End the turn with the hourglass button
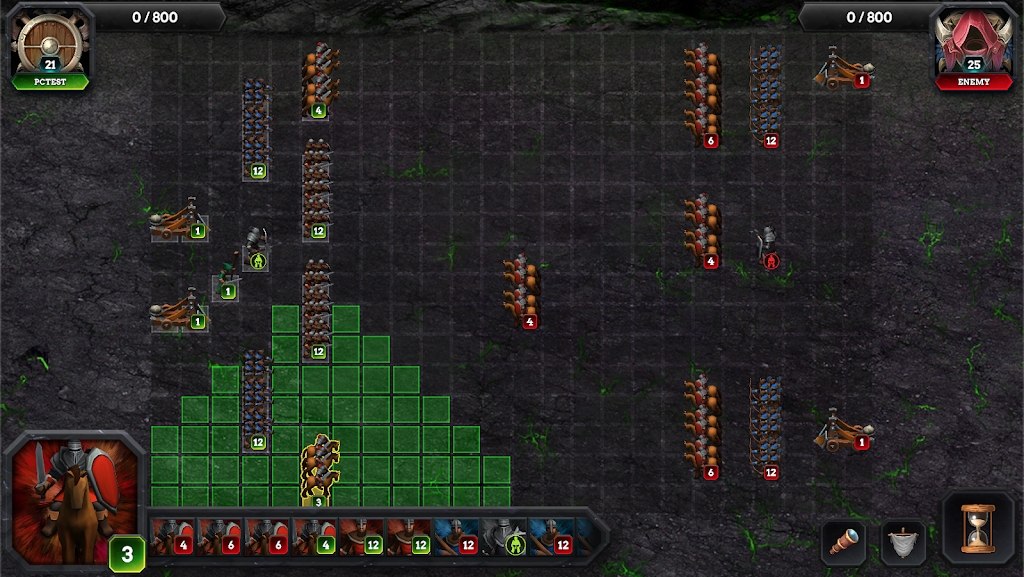The image size is (1024, 577). (974, 527)
